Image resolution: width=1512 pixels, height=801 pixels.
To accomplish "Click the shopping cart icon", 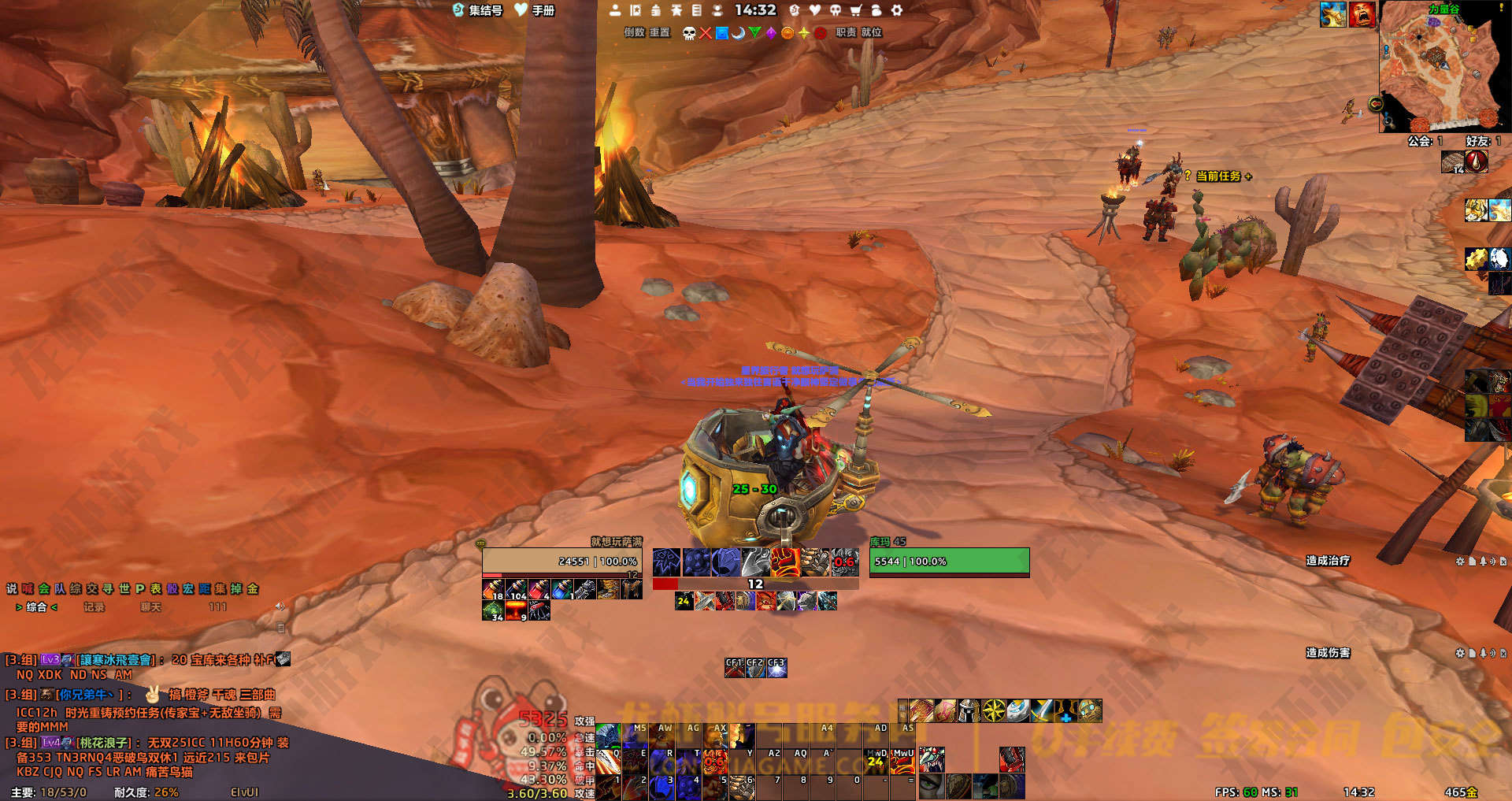I will [x=855, y=10].
